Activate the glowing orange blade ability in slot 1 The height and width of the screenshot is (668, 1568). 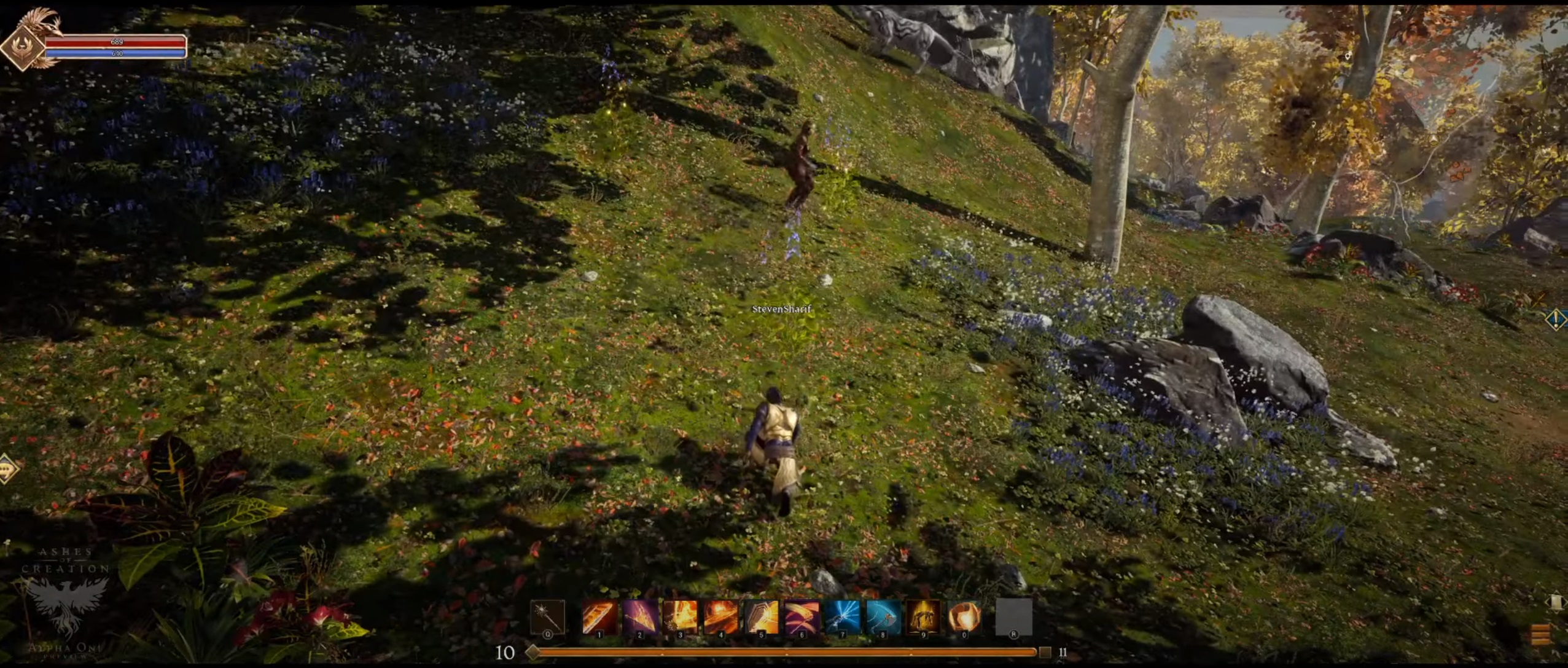599,617
